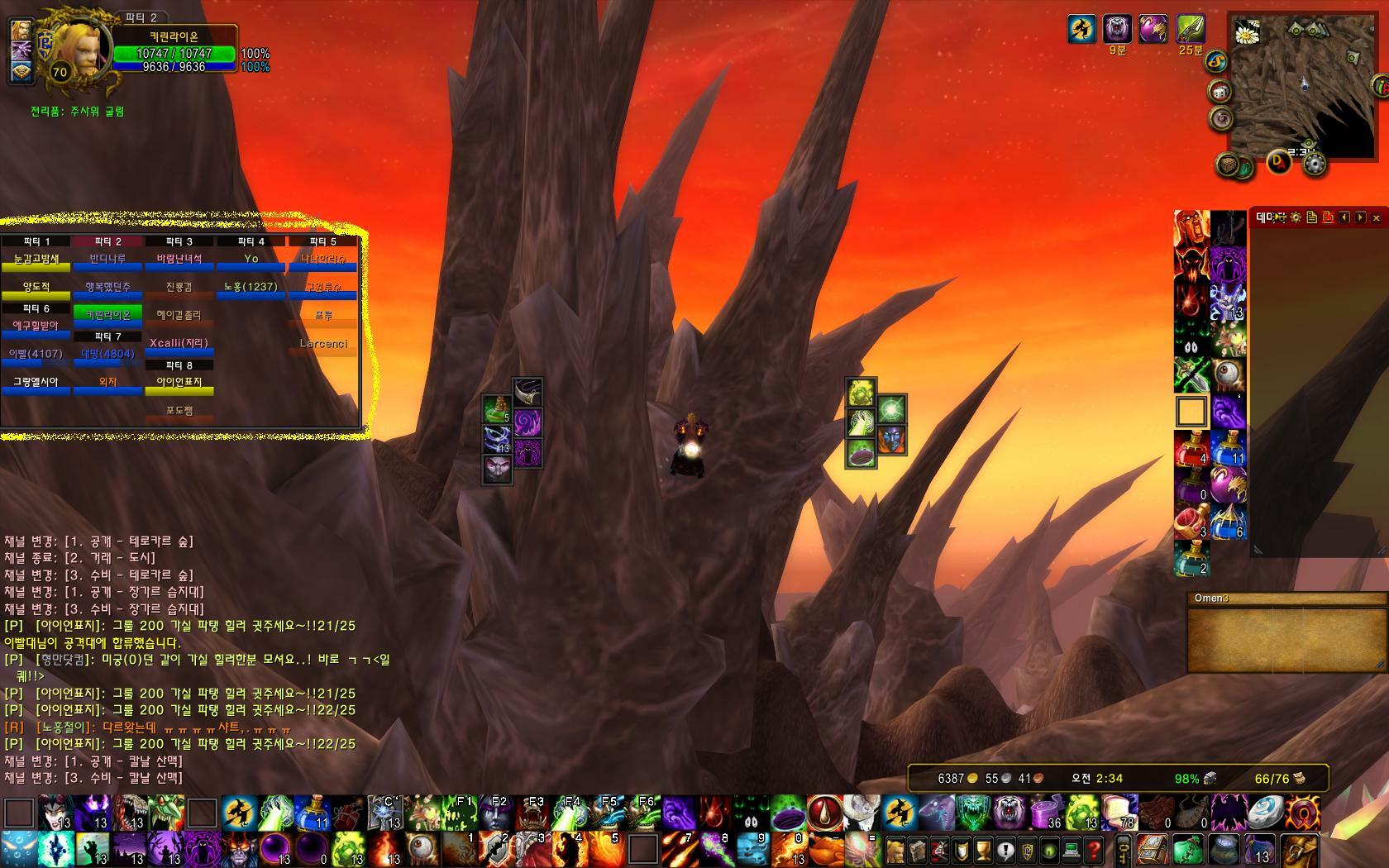Close the damage meter window
This screenshot has width=1389, height=868.
point(1376,217)
